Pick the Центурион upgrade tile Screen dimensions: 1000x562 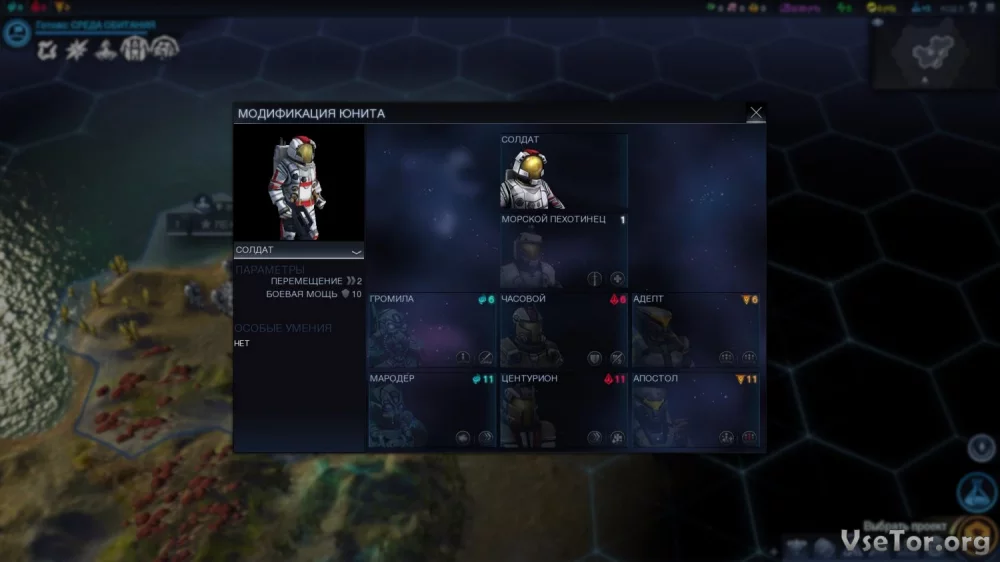pyautogui.click(x=564, y=410)
